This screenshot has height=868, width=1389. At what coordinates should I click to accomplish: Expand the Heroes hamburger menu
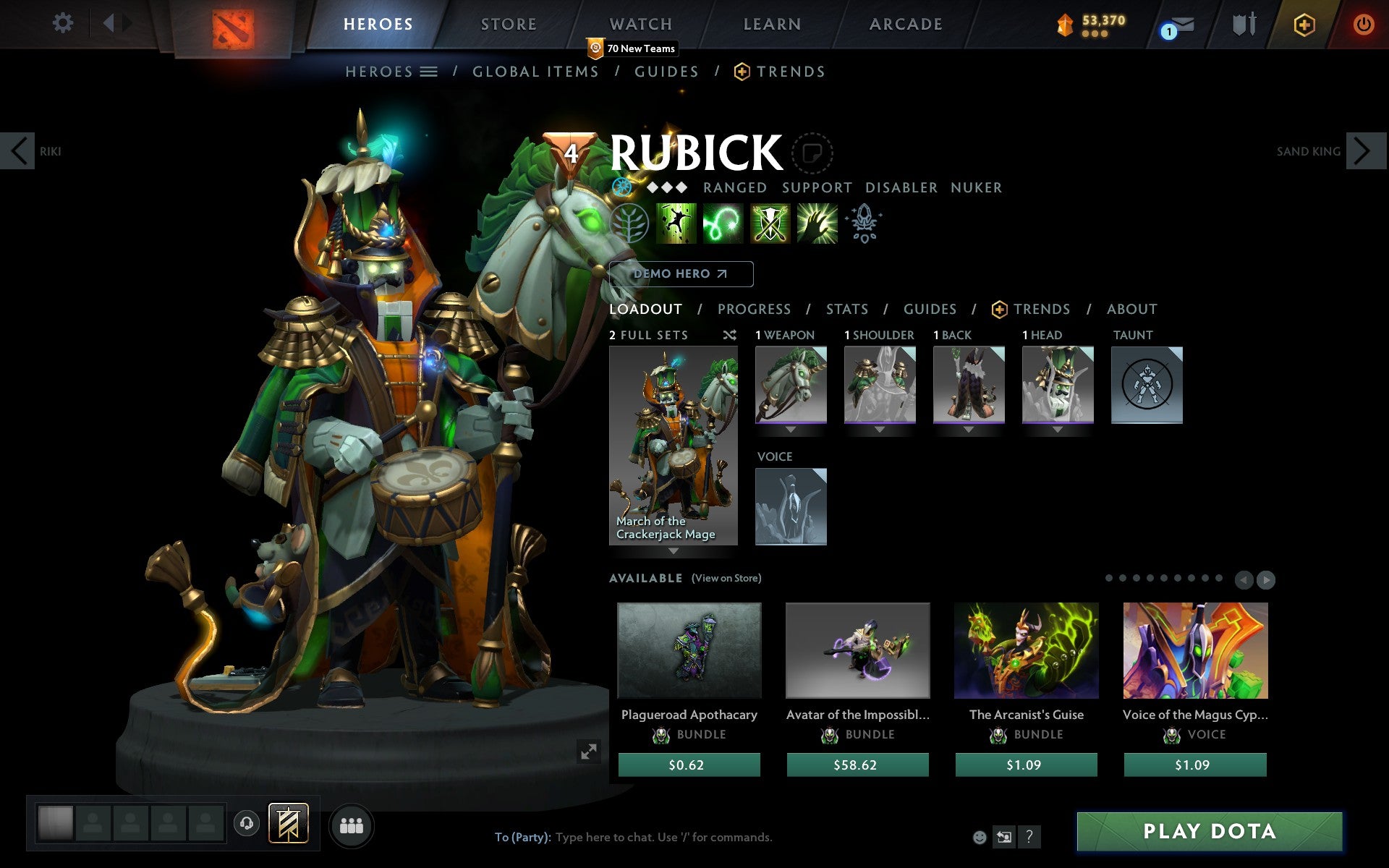(x=430, y=72)
